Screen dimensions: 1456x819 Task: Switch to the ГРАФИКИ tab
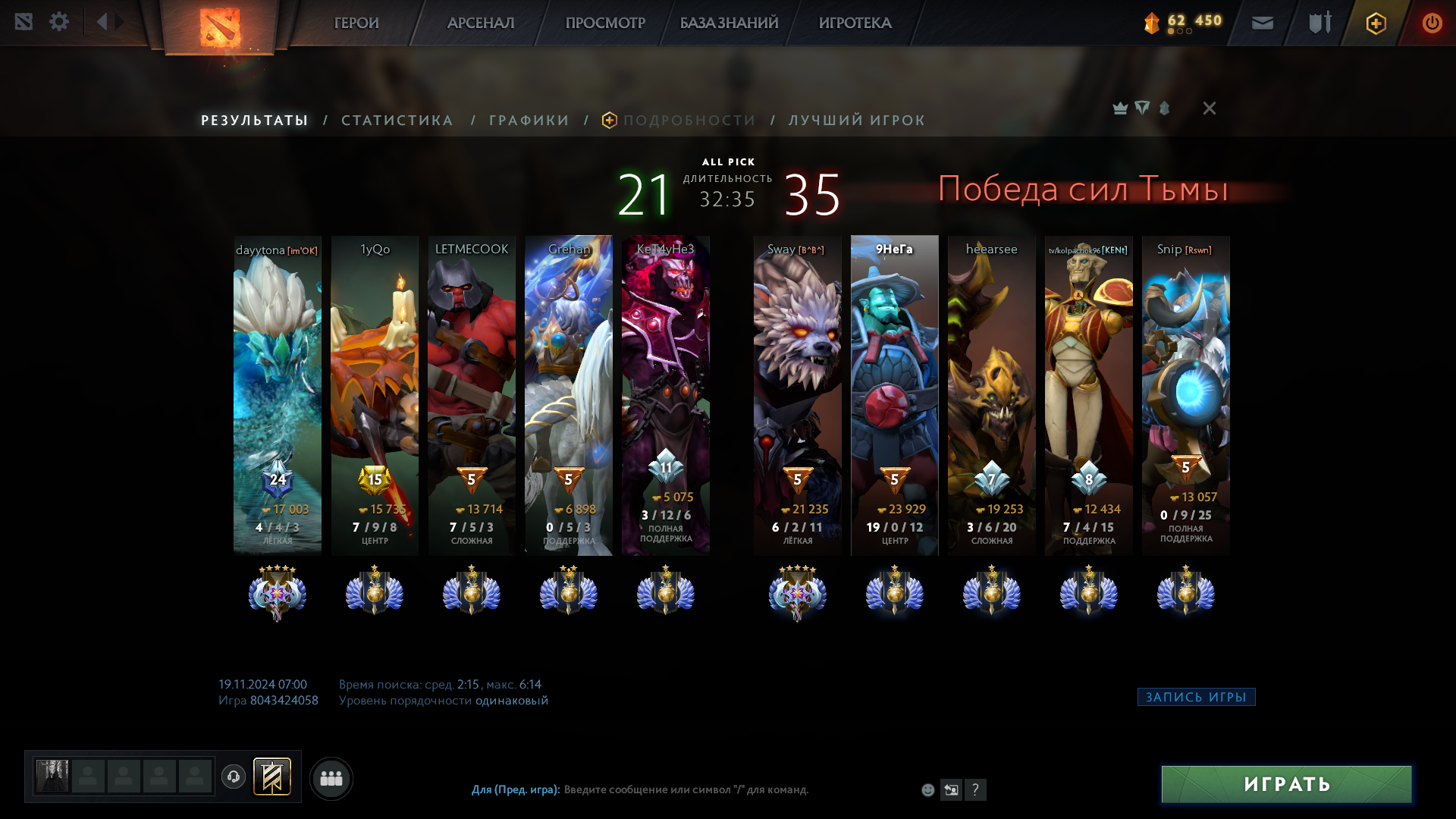(x=529, y=121)
